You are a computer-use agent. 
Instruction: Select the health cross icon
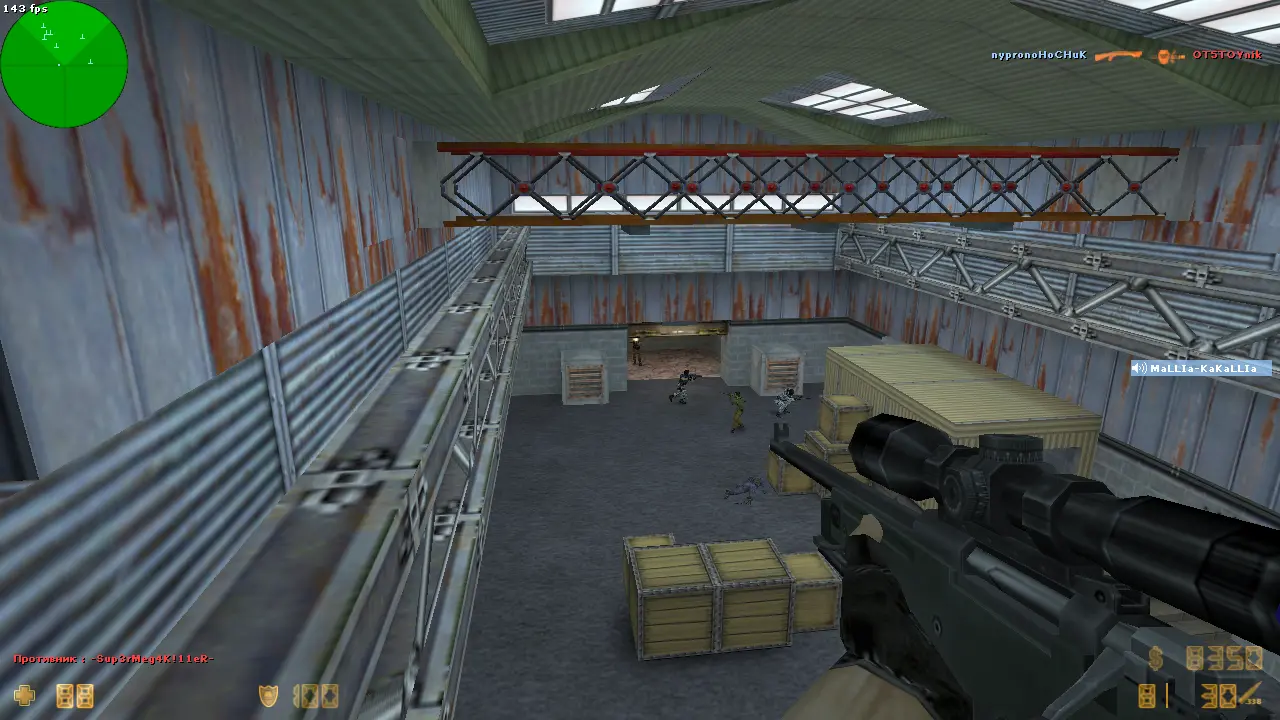coord(24,695)
